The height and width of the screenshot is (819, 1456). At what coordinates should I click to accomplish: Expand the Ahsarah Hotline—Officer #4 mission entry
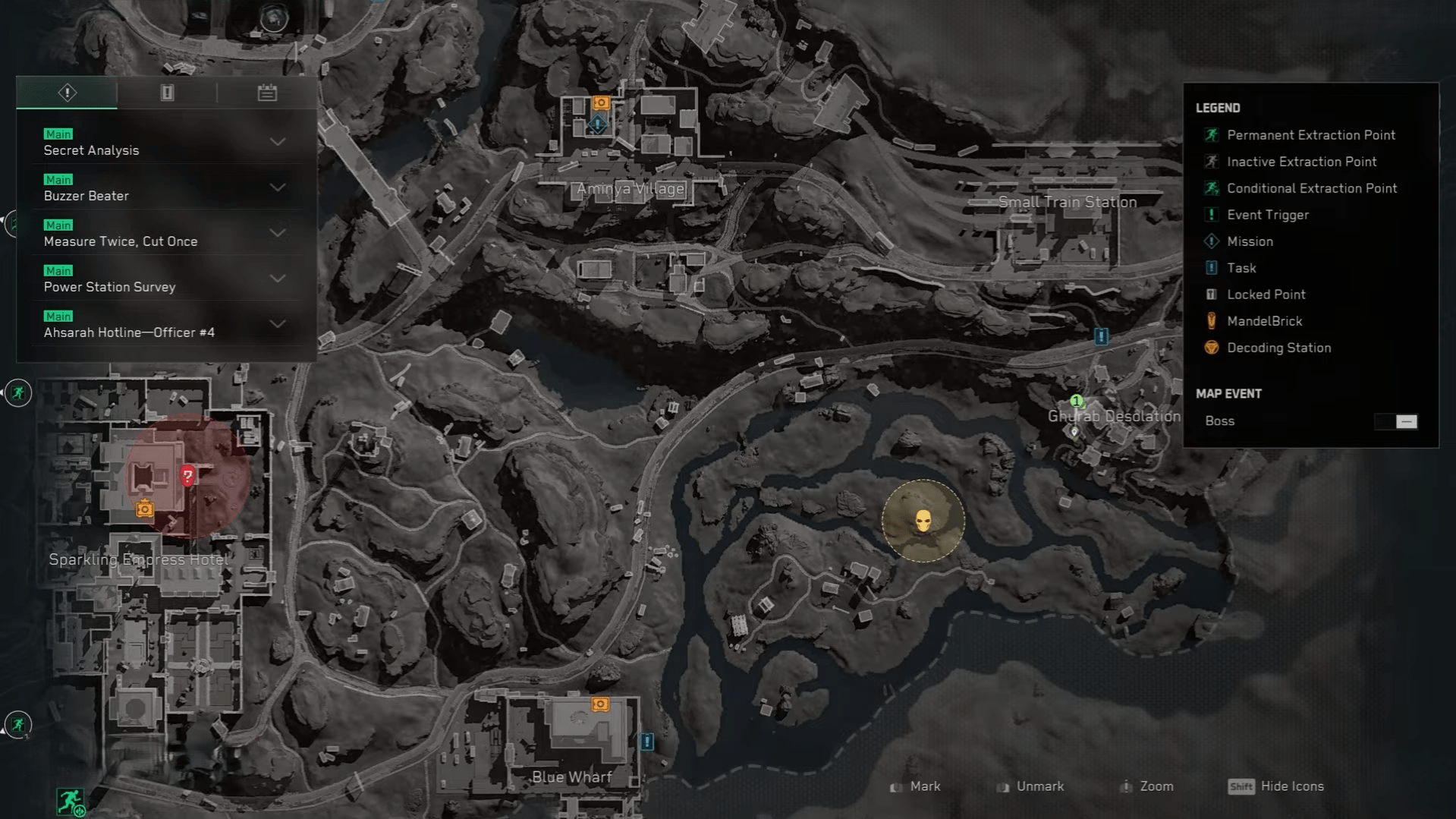tap(278, 324)
